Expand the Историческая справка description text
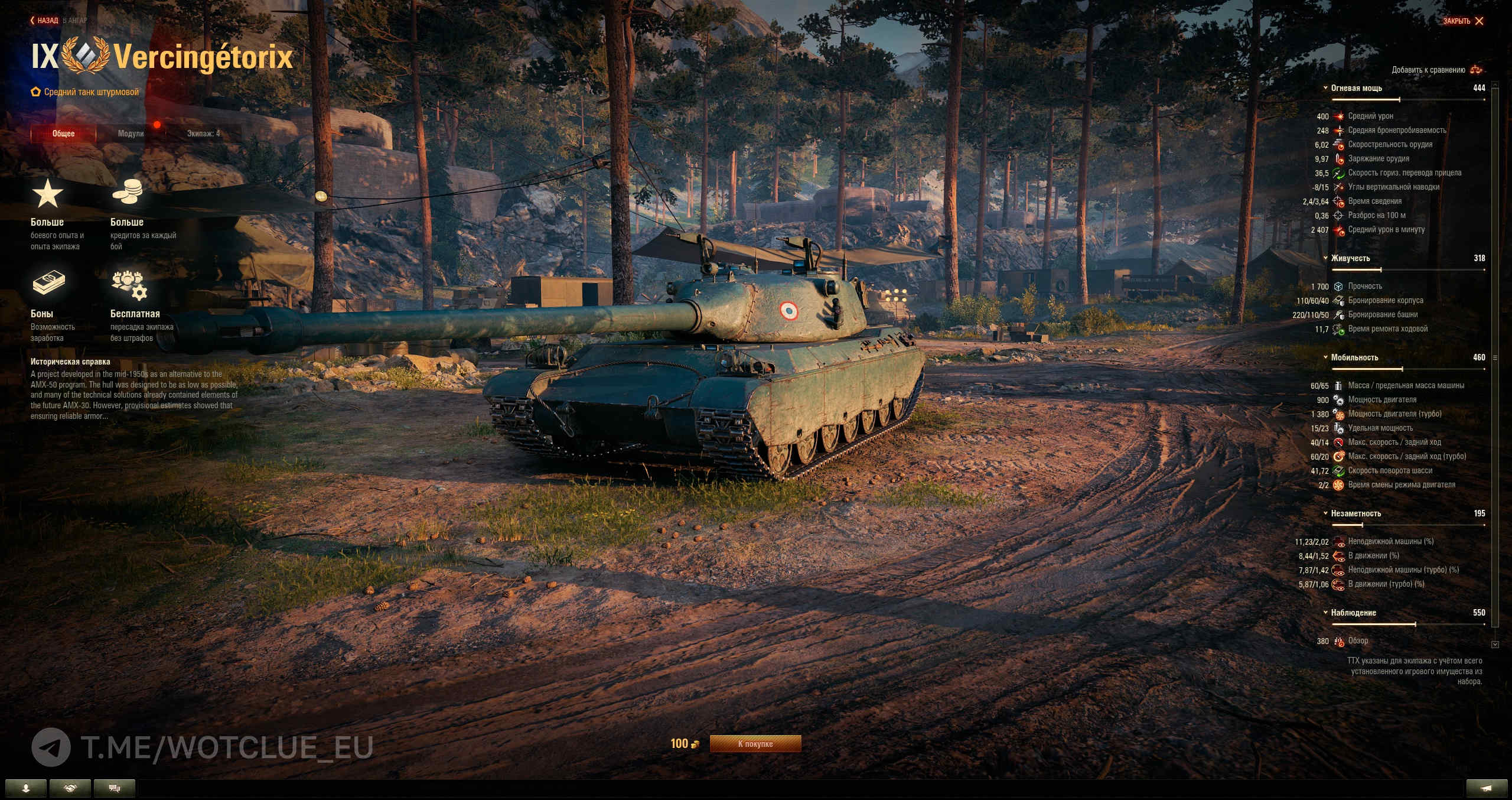 point(134,395)
